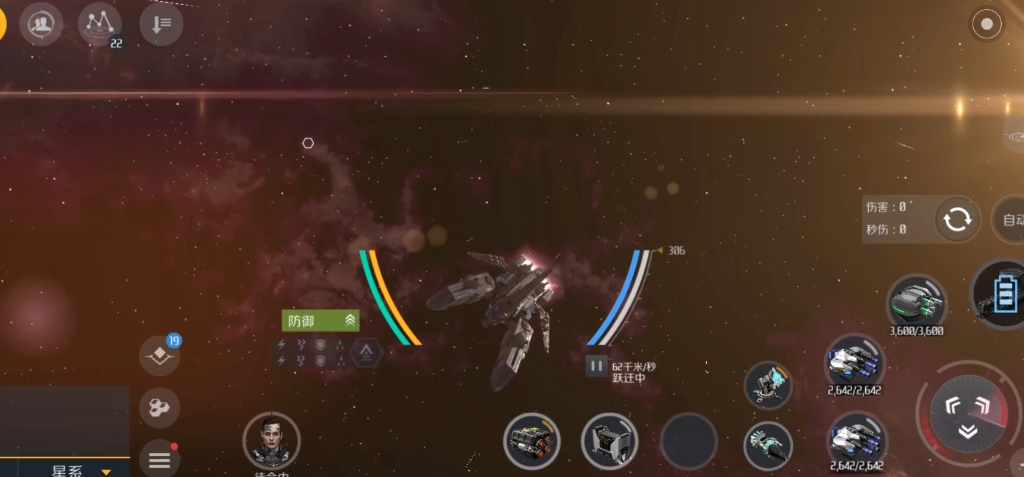Open the overview diamond icon with 19 badge
The width and height of the screenshot is (1024, 477).
tap(159, 353)
